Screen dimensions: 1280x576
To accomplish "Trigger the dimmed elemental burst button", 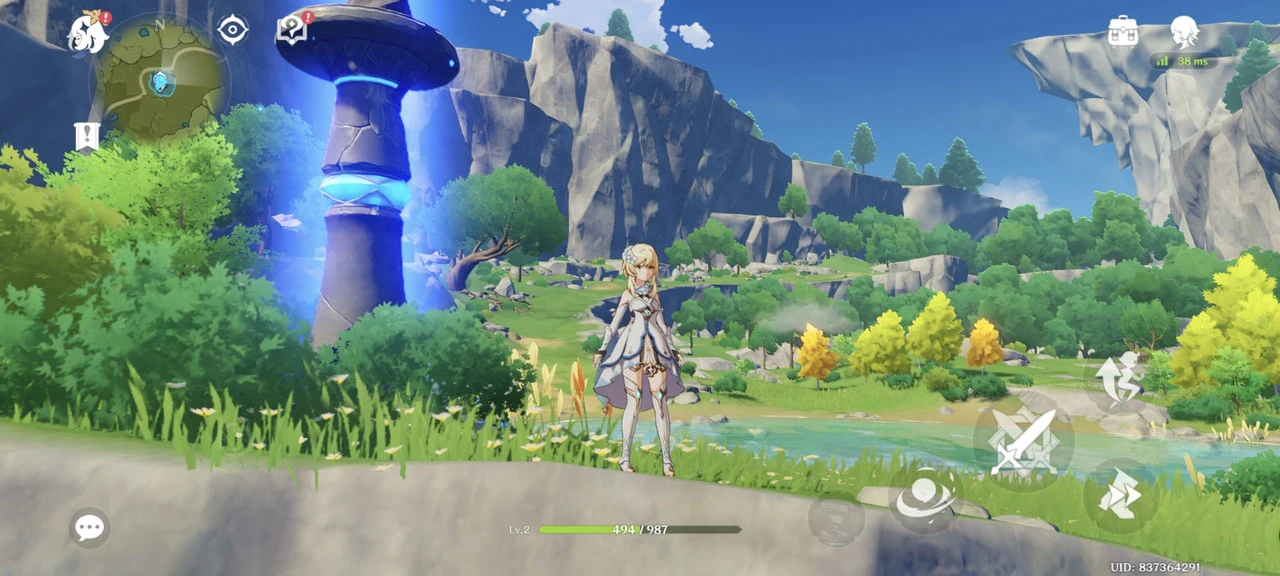I will pos(836,520).
